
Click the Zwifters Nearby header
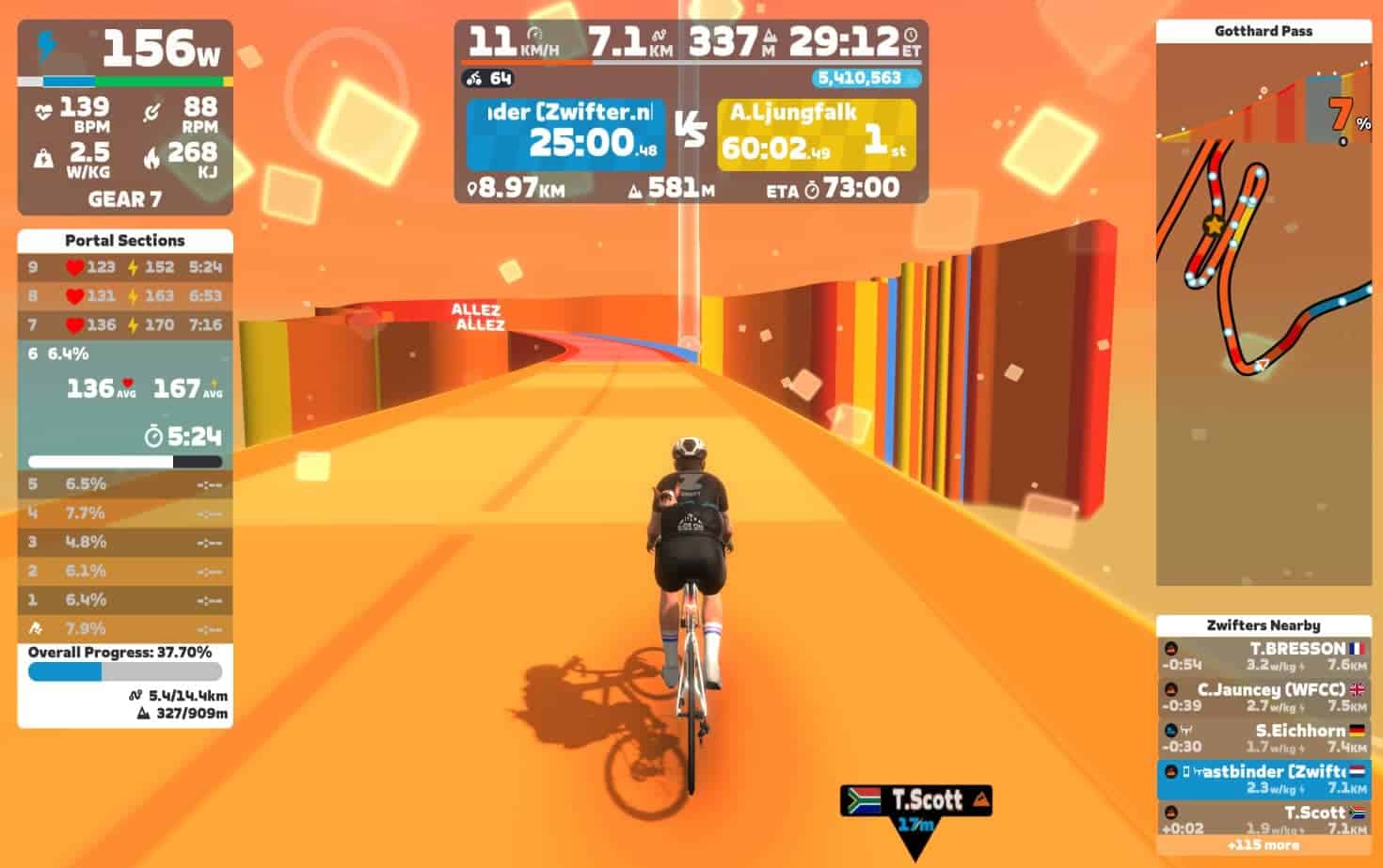tap(1263, 625)
